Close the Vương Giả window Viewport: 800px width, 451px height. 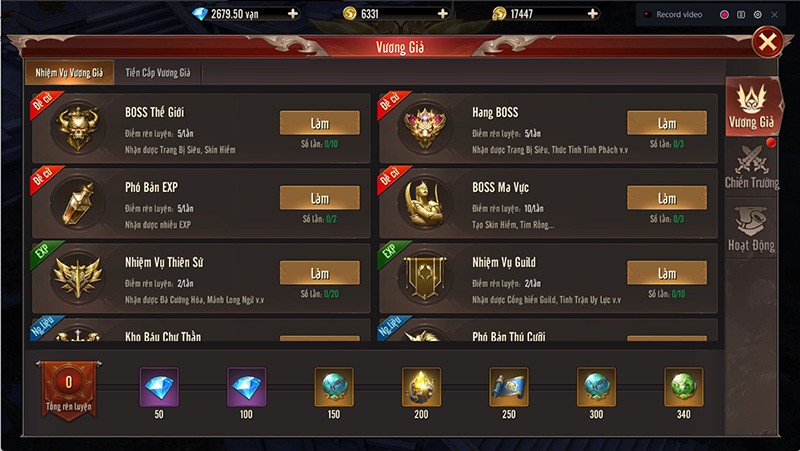point(767,41)
